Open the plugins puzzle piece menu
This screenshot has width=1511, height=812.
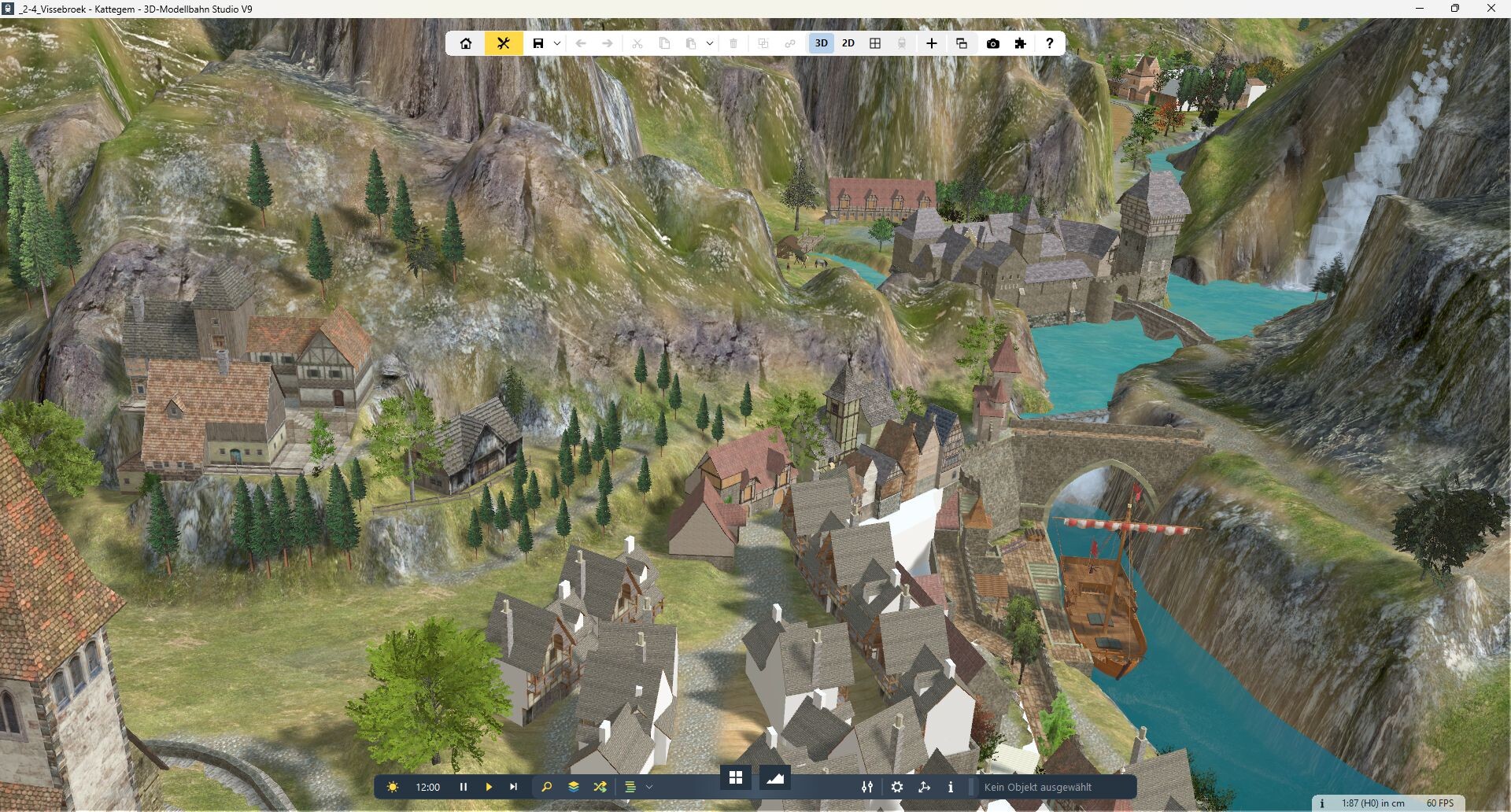1020,43
